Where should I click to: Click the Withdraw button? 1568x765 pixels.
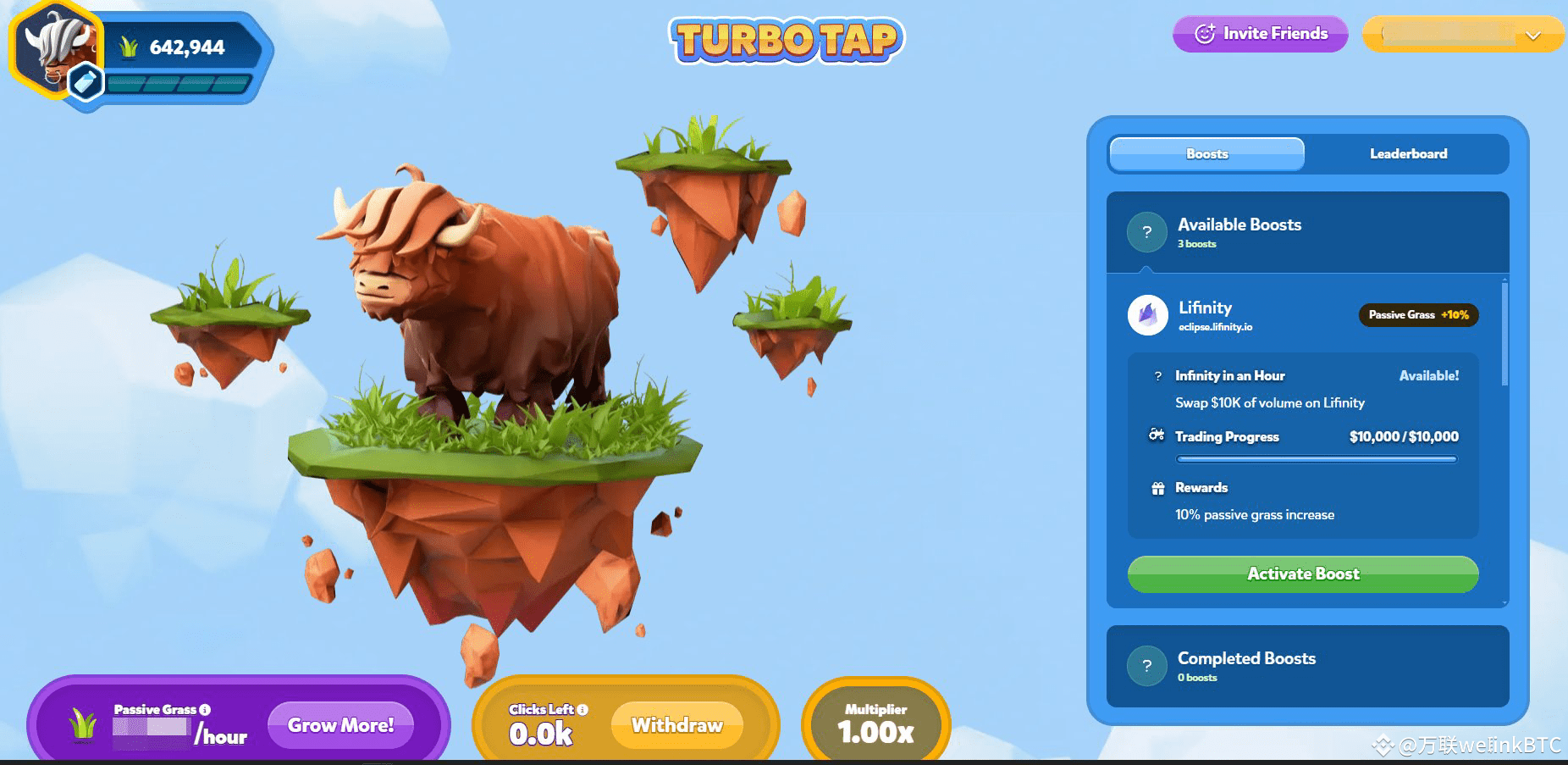(x=677, y=725)
